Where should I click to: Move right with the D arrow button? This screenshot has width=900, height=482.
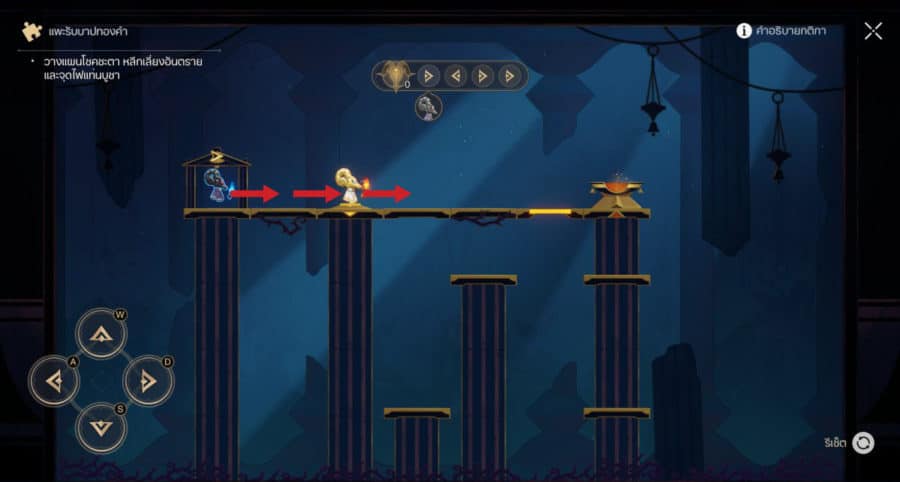pyautogui.click(x=147, y=380)
